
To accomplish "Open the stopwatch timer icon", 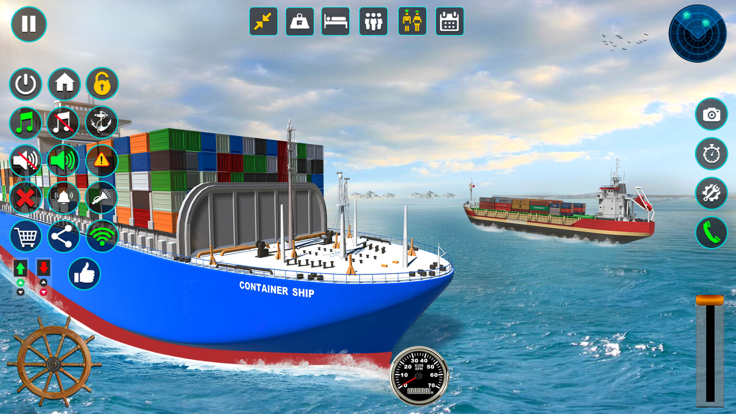I will click(712, 154).
